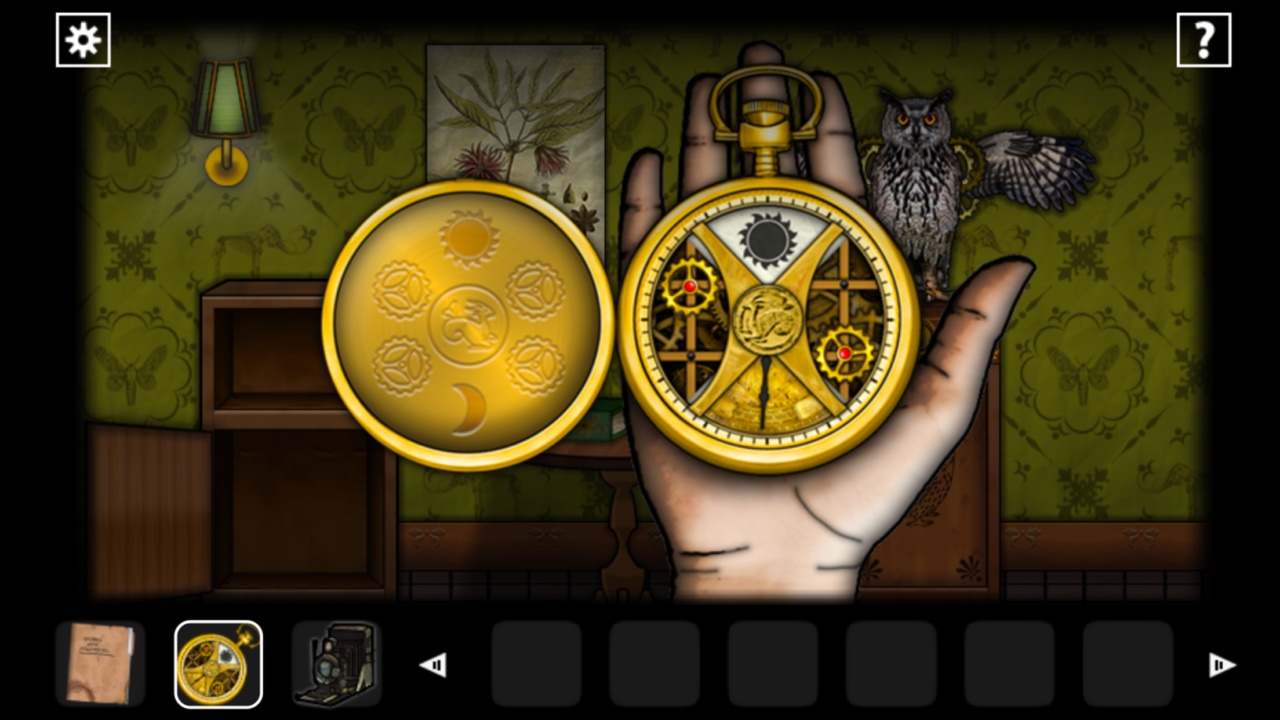Open the settings gear icon

83,40
